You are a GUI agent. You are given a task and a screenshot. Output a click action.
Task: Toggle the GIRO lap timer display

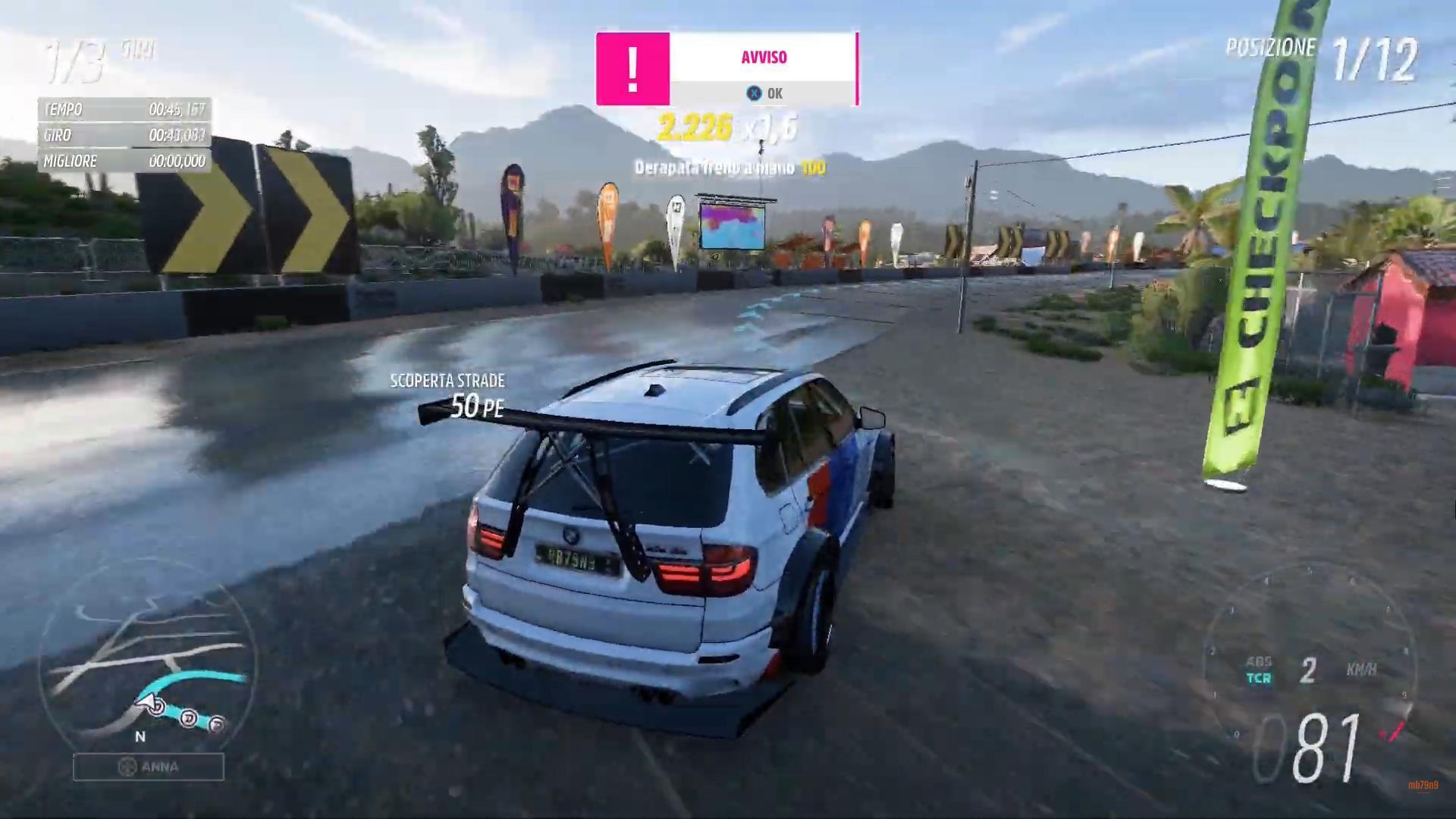pyautogui.click(x=121, y=135)
